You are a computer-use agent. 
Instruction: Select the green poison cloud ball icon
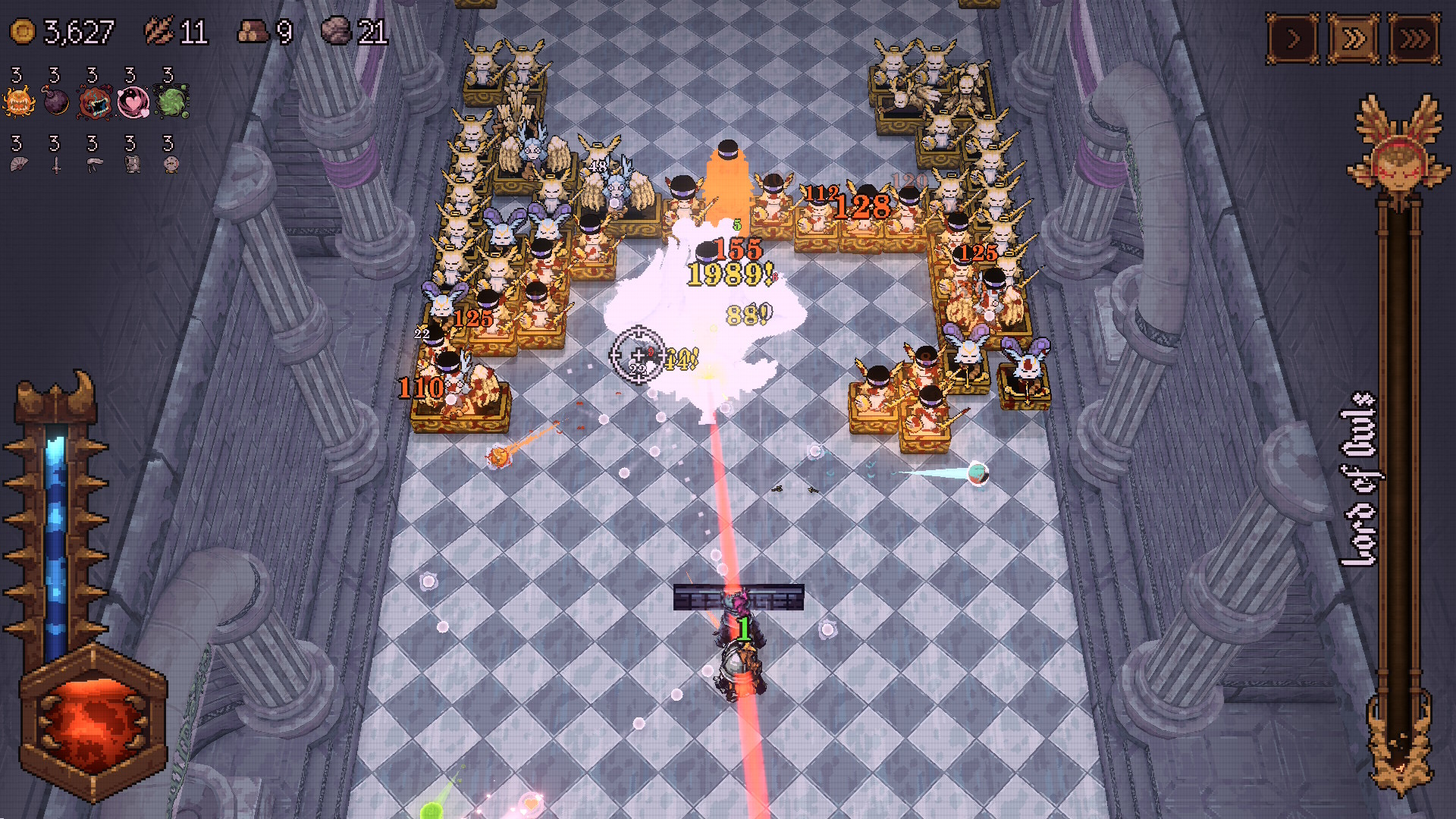pyautogui.click(x=171, y=102)
